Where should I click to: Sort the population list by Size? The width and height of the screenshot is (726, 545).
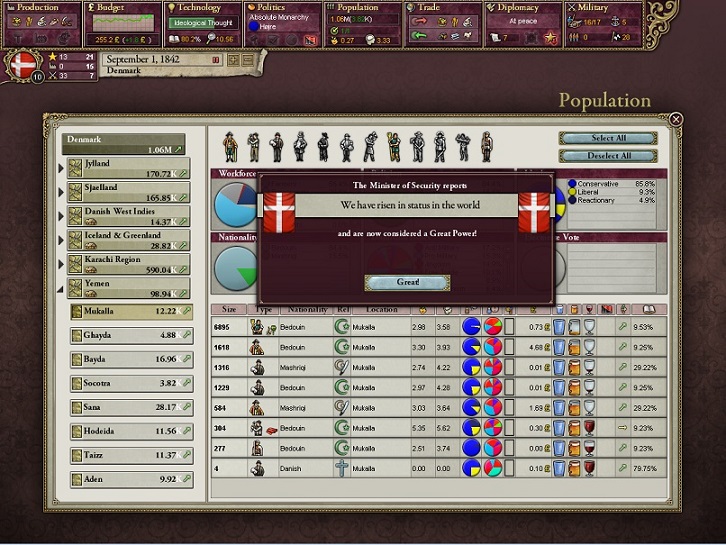229,310
